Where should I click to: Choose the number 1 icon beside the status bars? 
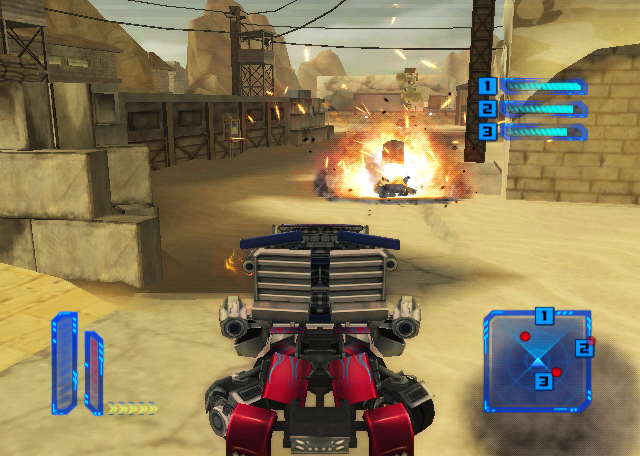click(x=487, y=86)
